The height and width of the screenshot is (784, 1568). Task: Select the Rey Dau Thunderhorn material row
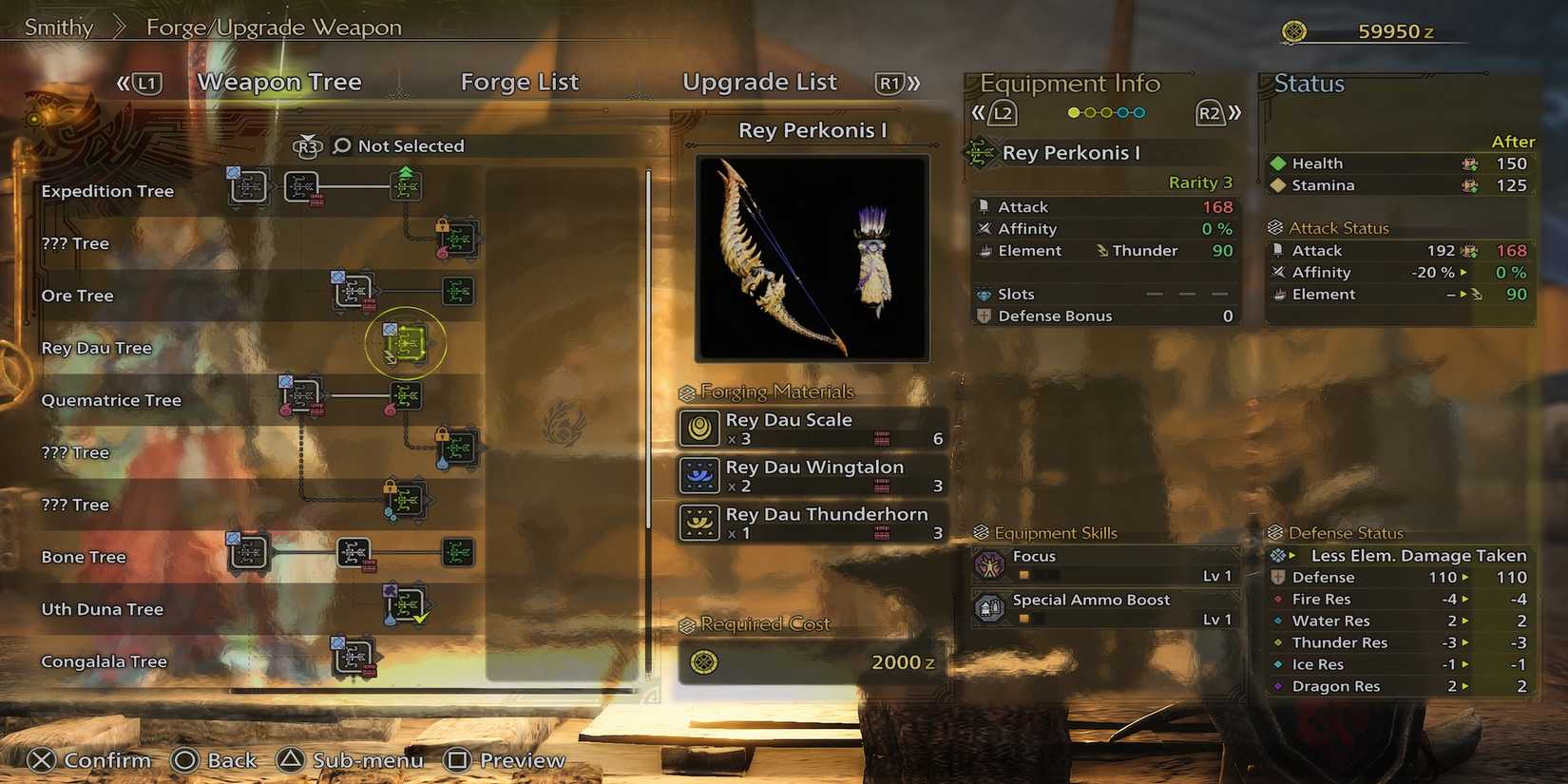pyautogui.click(x=813, y=523)
